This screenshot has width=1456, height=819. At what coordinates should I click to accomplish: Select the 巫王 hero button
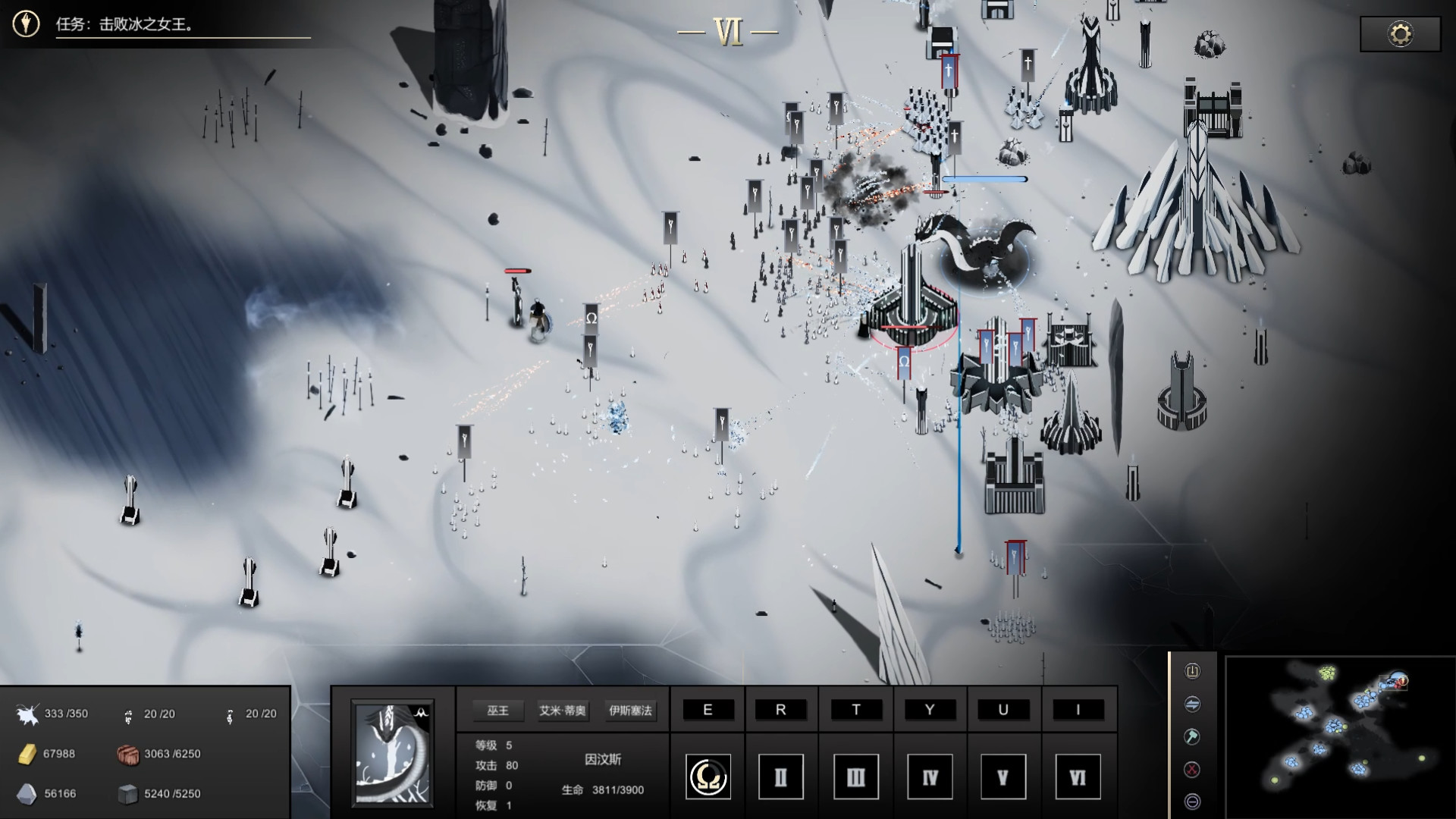coord(497,712)
